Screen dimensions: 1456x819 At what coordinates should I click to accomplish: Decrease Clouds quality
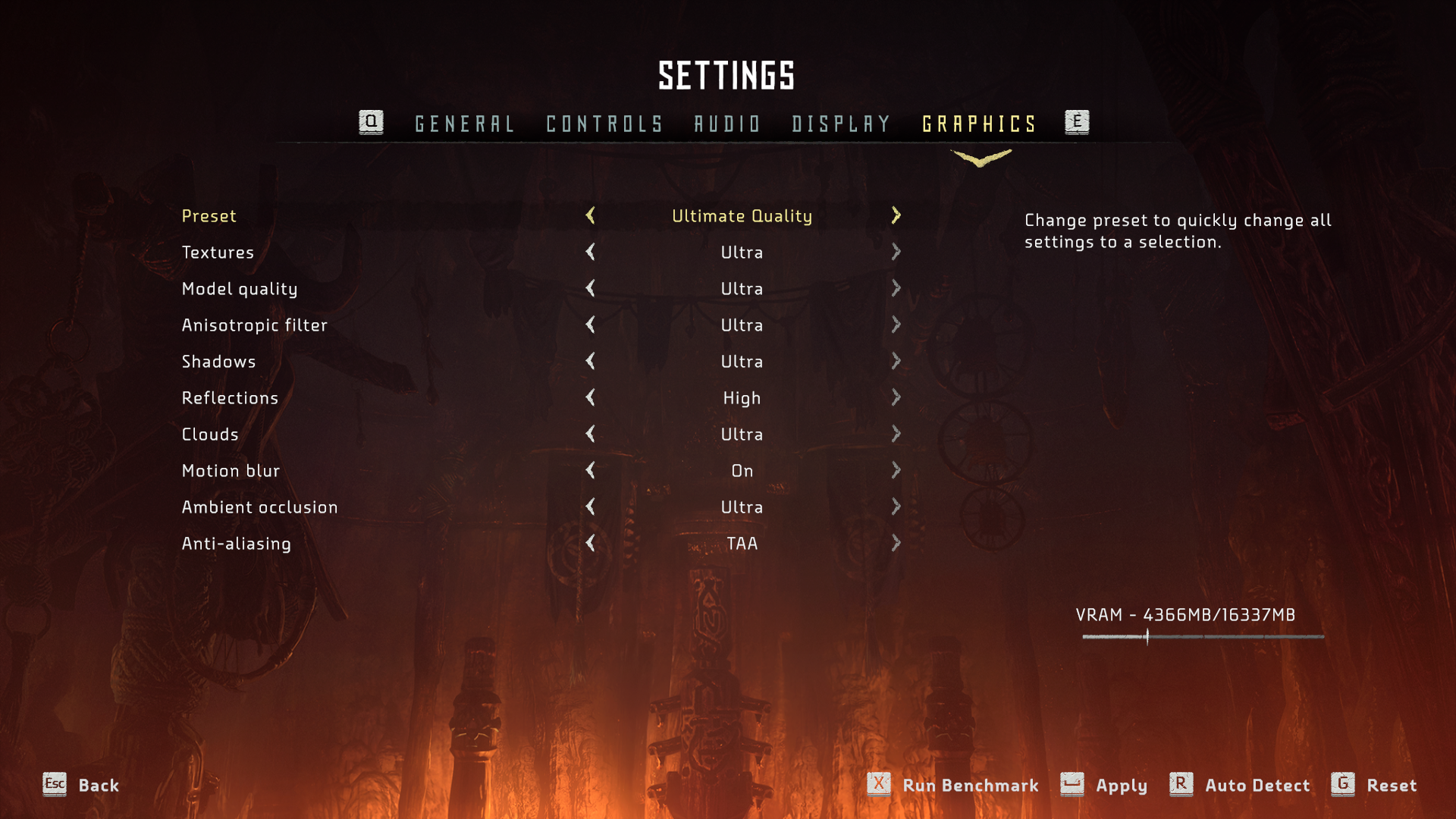point(591,435)
